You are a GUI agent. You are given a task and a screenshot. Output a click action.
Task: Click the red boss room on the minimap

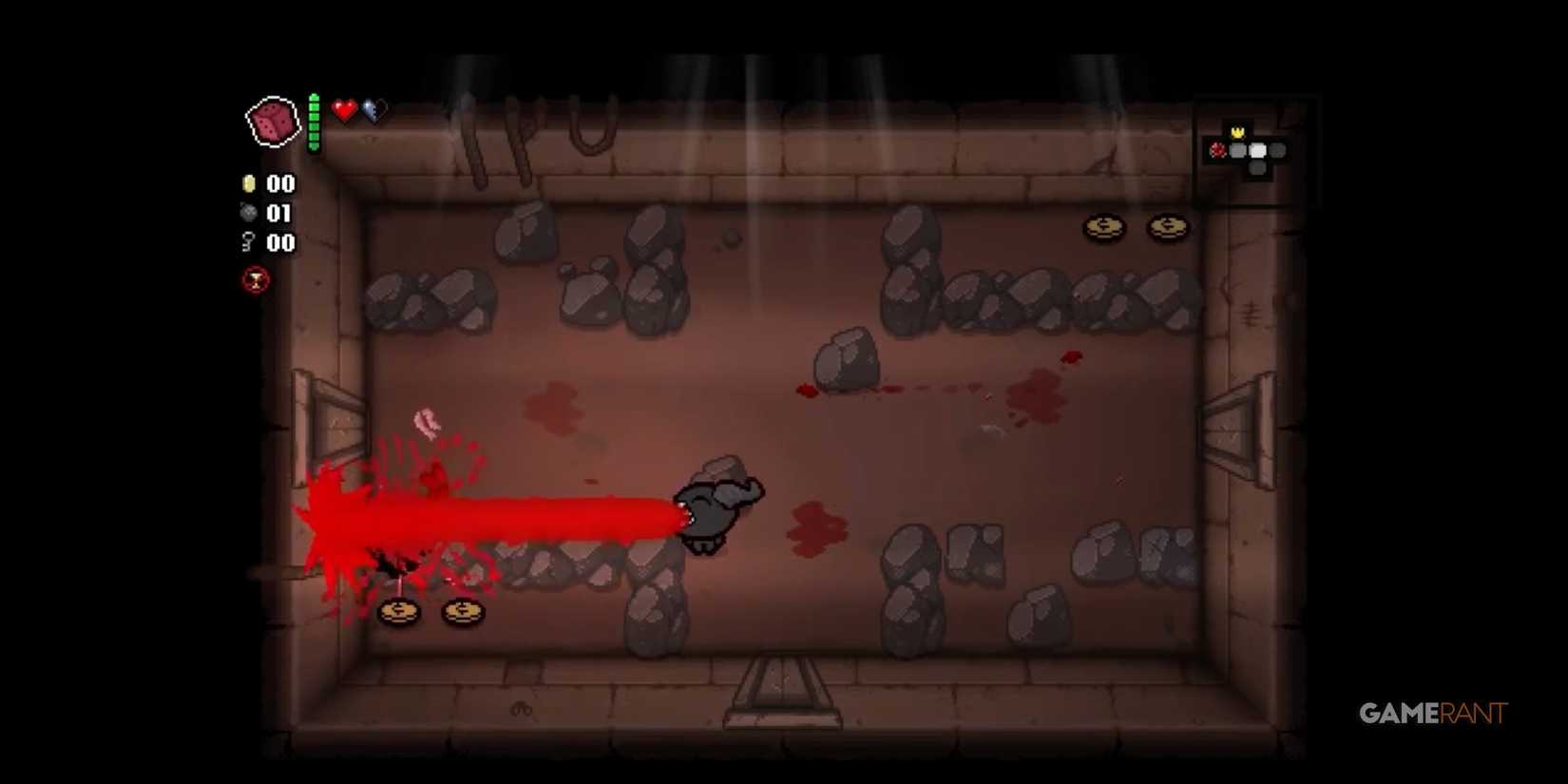click(x=1218, y=150)
